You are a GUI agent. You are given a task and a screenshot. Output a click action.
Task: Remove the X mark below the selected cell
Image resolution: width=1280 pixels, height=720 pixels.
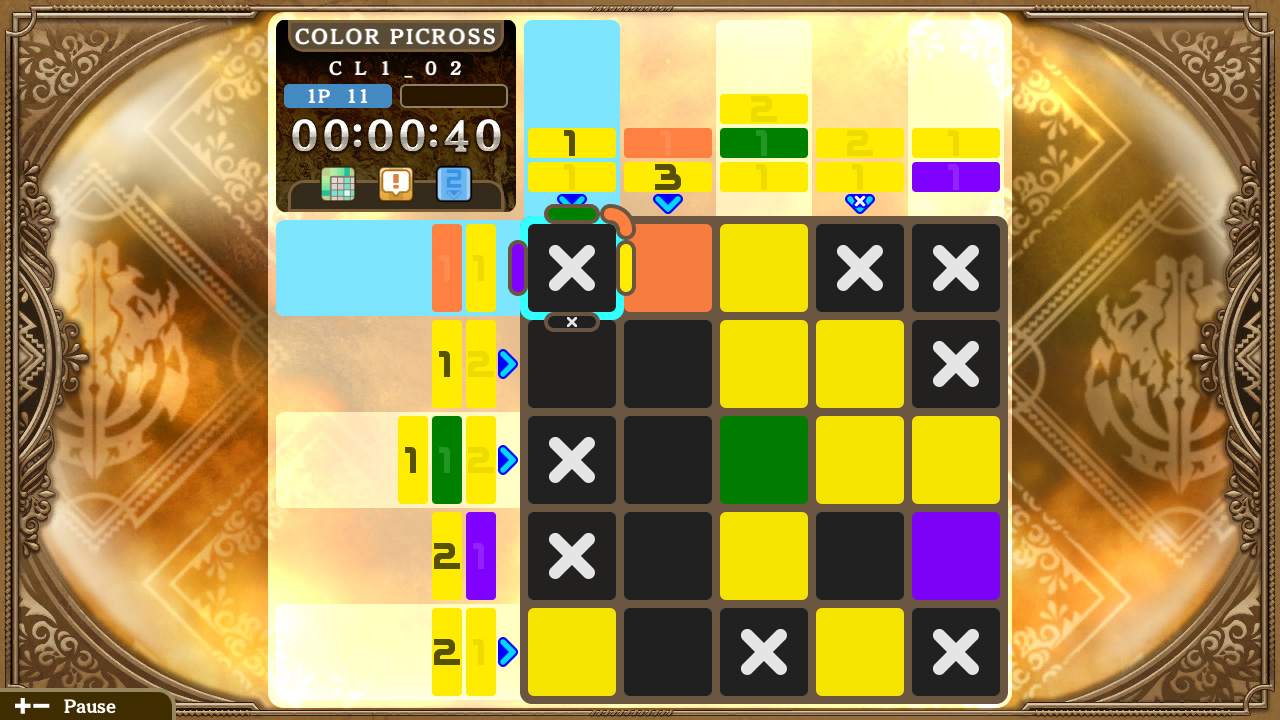[x=571, y=460]
